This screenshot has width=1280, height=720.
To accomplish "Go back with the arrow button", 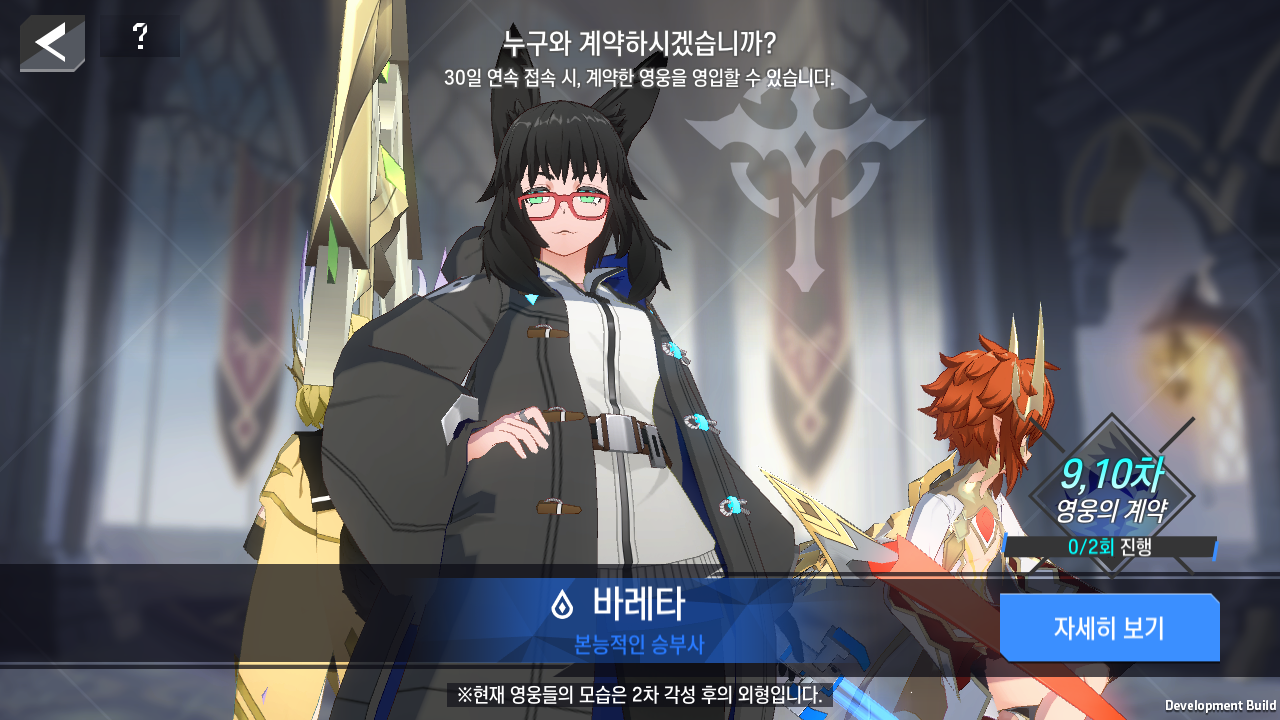I will coord(51,42).
